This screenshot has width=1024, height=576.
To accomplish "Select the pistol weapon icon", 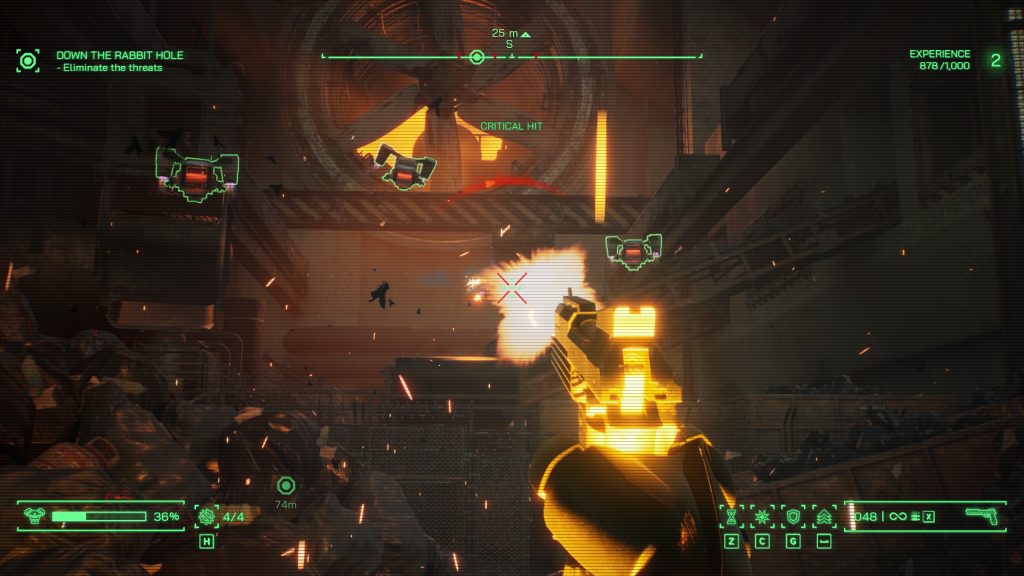I will pyautogui.click(x=981, y=515).
